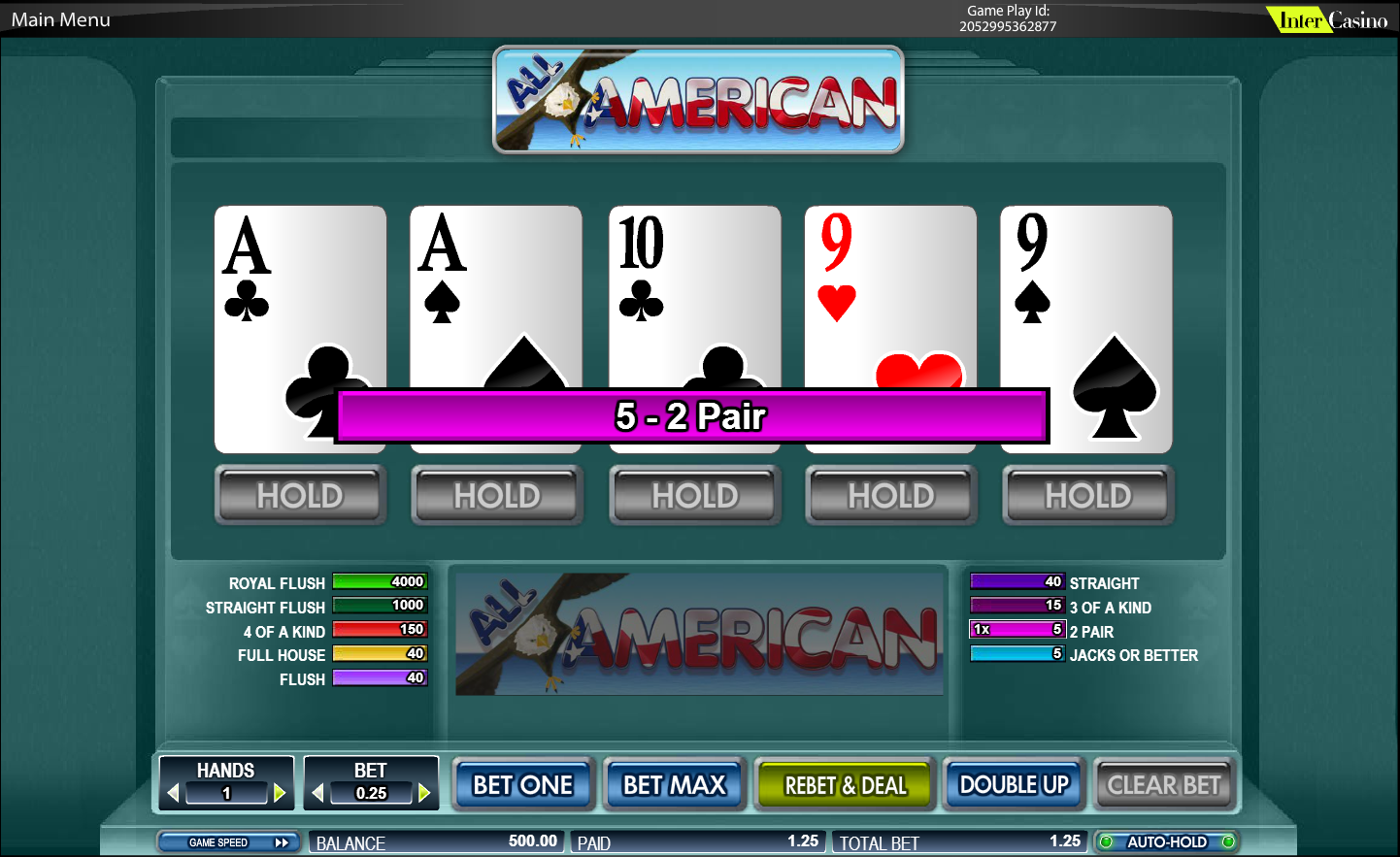
Task: Hold the ace of spades
Action: coord(497,496)
